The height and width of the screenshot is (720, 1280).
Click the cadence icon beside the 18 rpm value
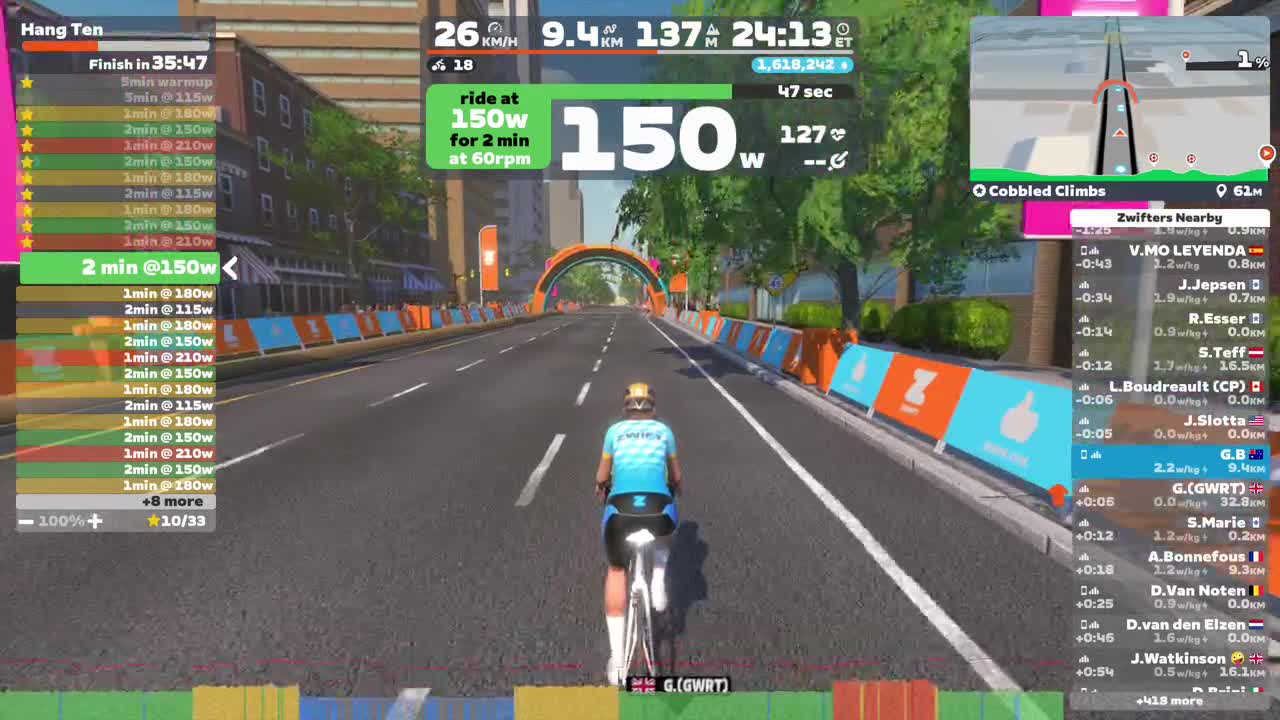point(438,65)
